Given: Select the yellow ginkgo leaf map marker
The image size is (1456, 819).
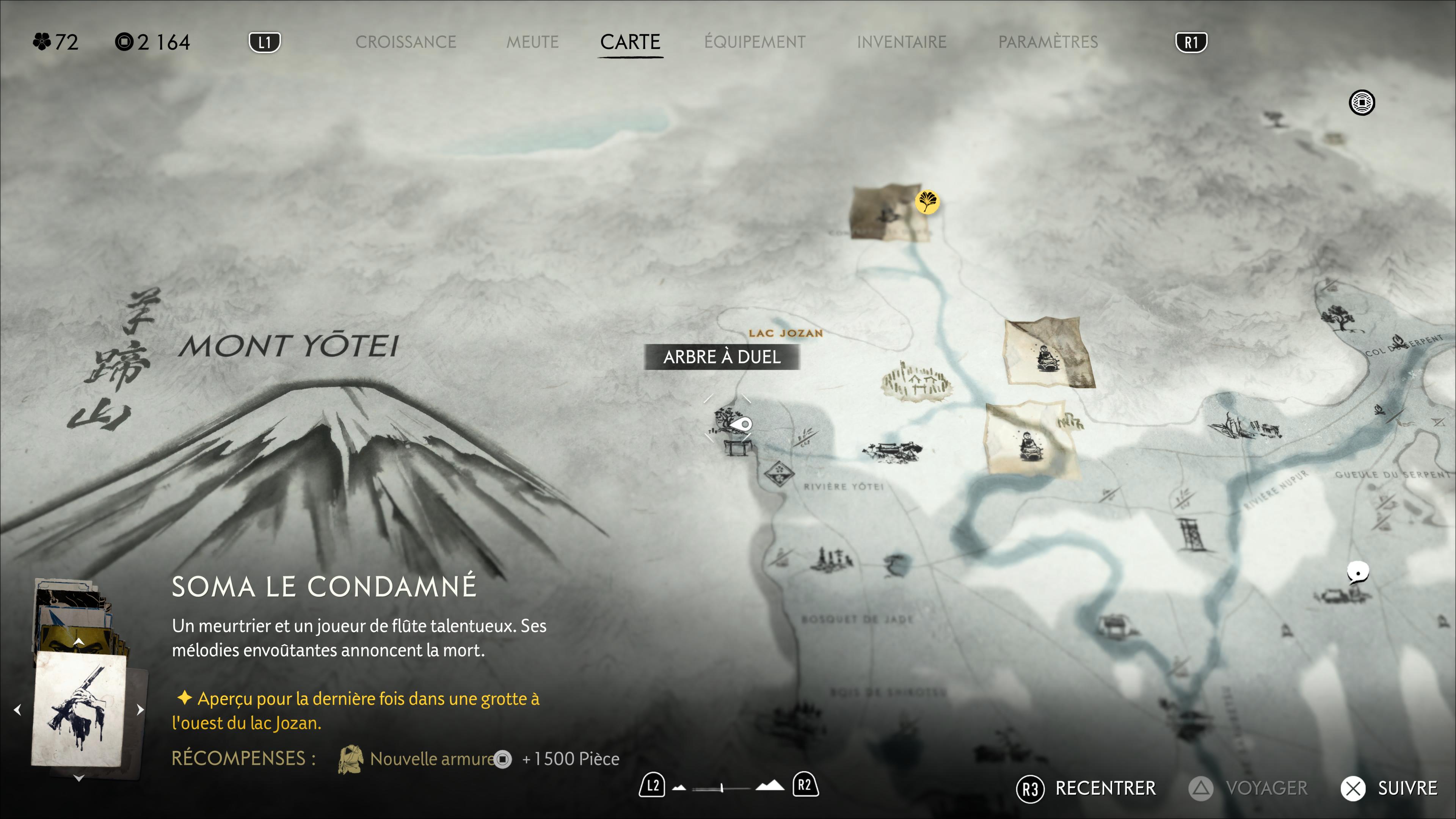Looking at the screenshot, I should tap(927, 202).
